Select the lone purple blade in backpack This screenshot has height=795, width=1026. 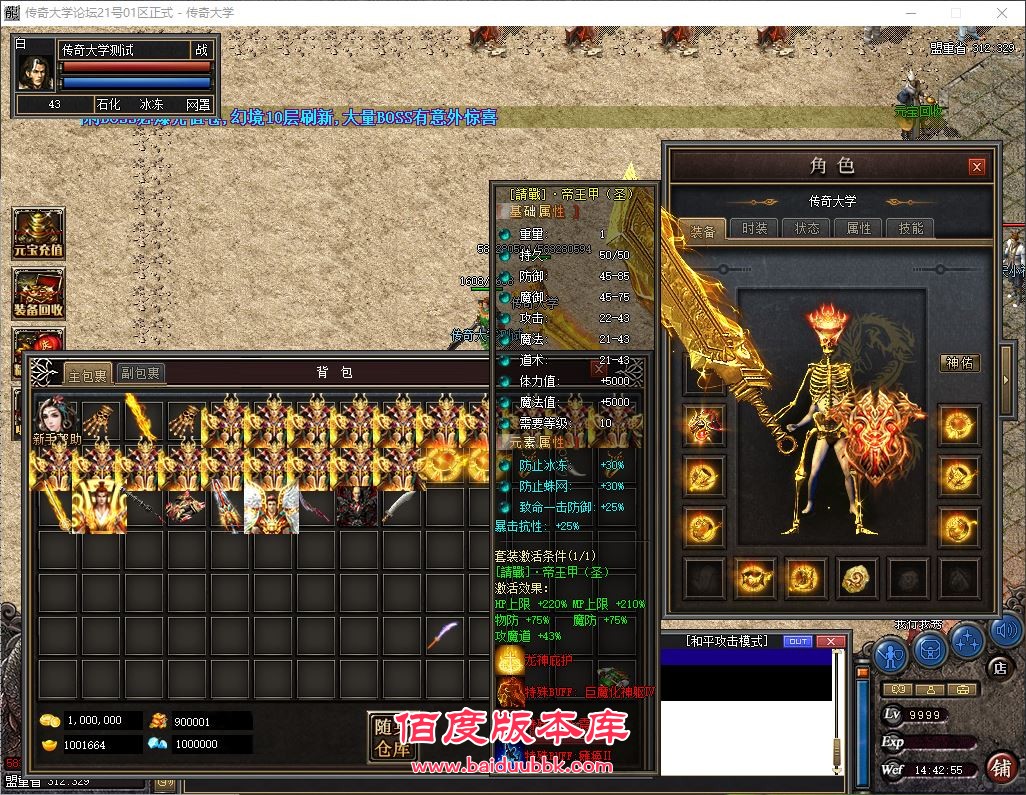click(444, 636)
